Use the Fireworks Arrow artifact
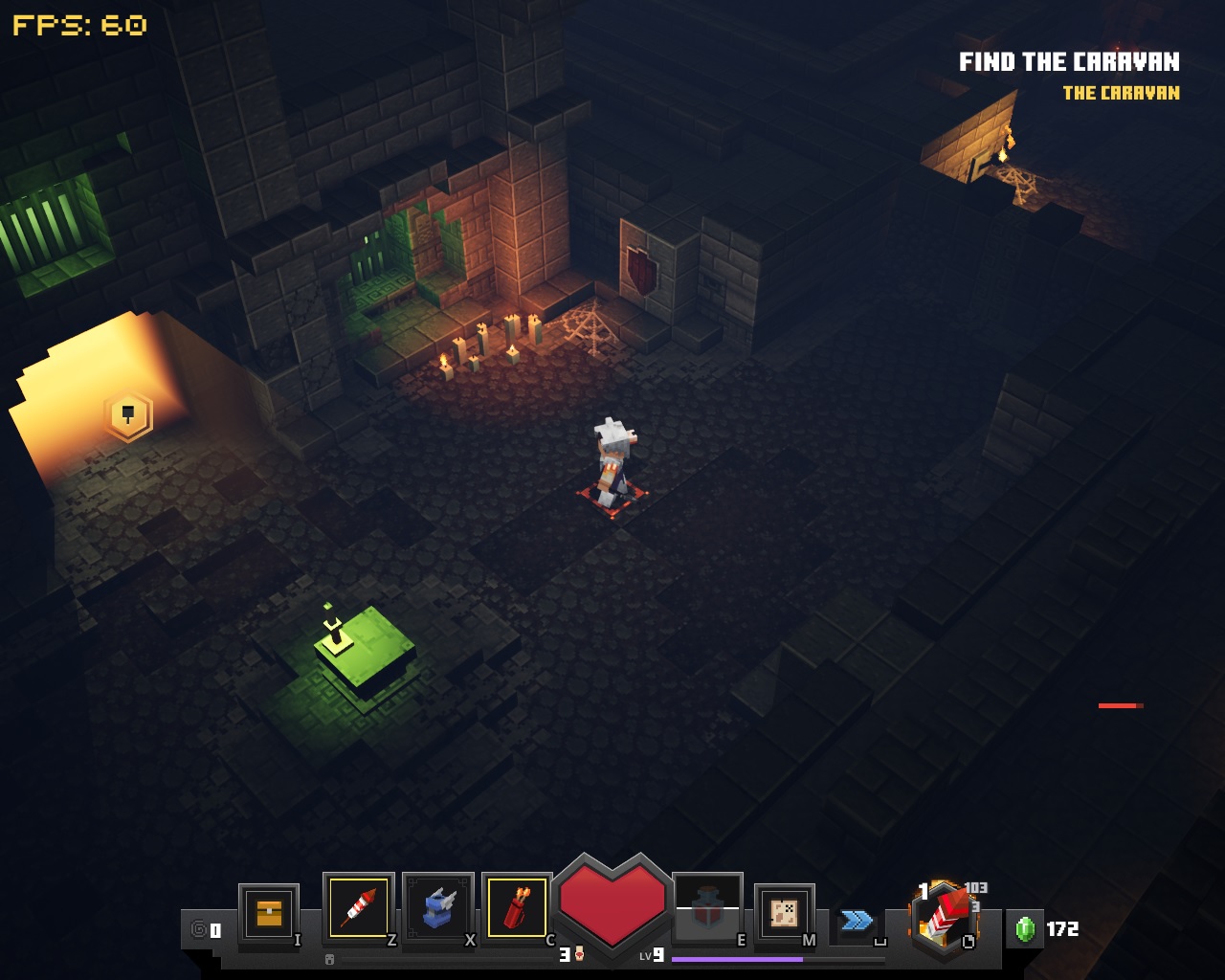 click(x=359, y=907)
